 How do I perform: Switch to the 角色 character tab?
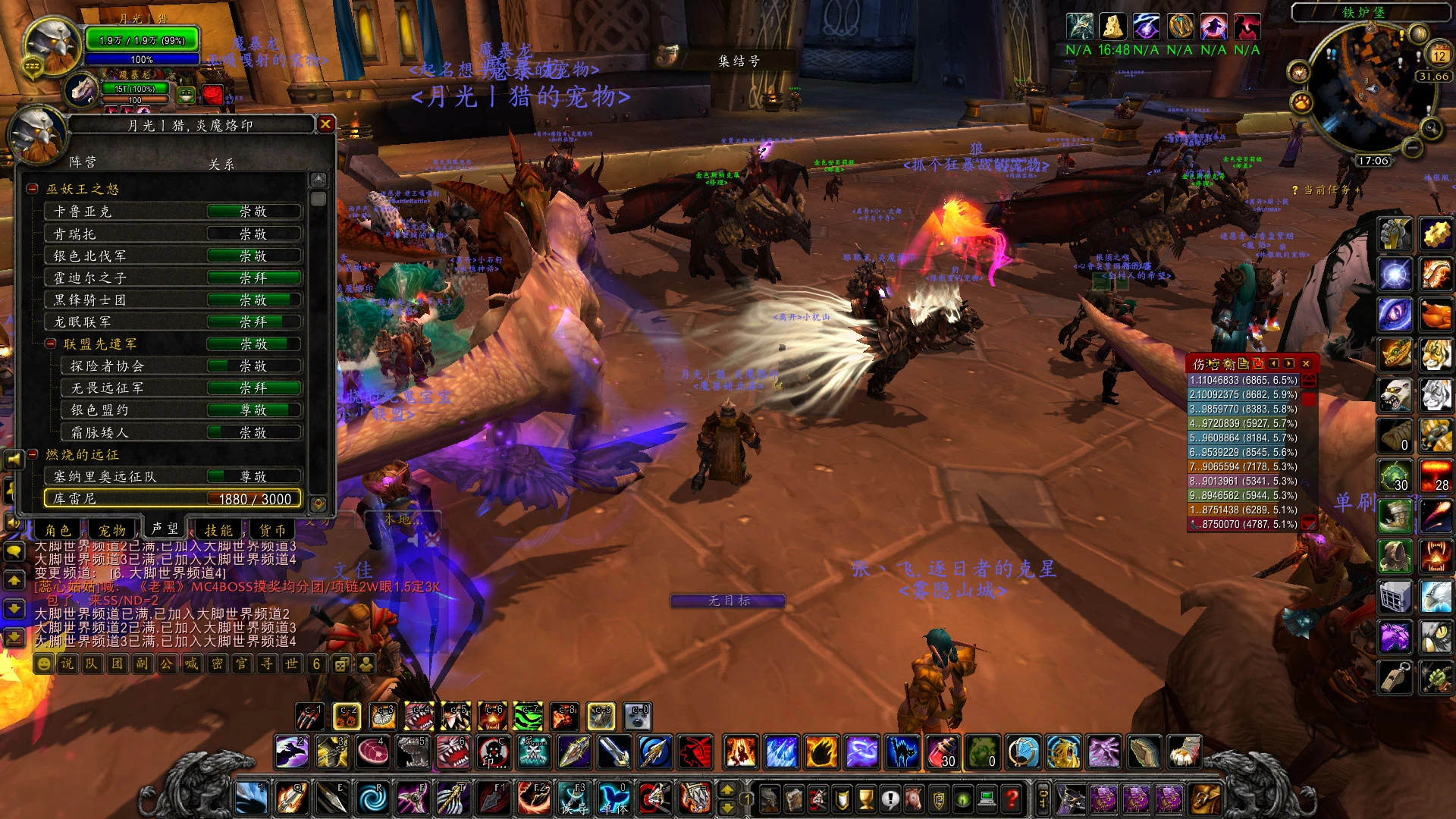58,530
